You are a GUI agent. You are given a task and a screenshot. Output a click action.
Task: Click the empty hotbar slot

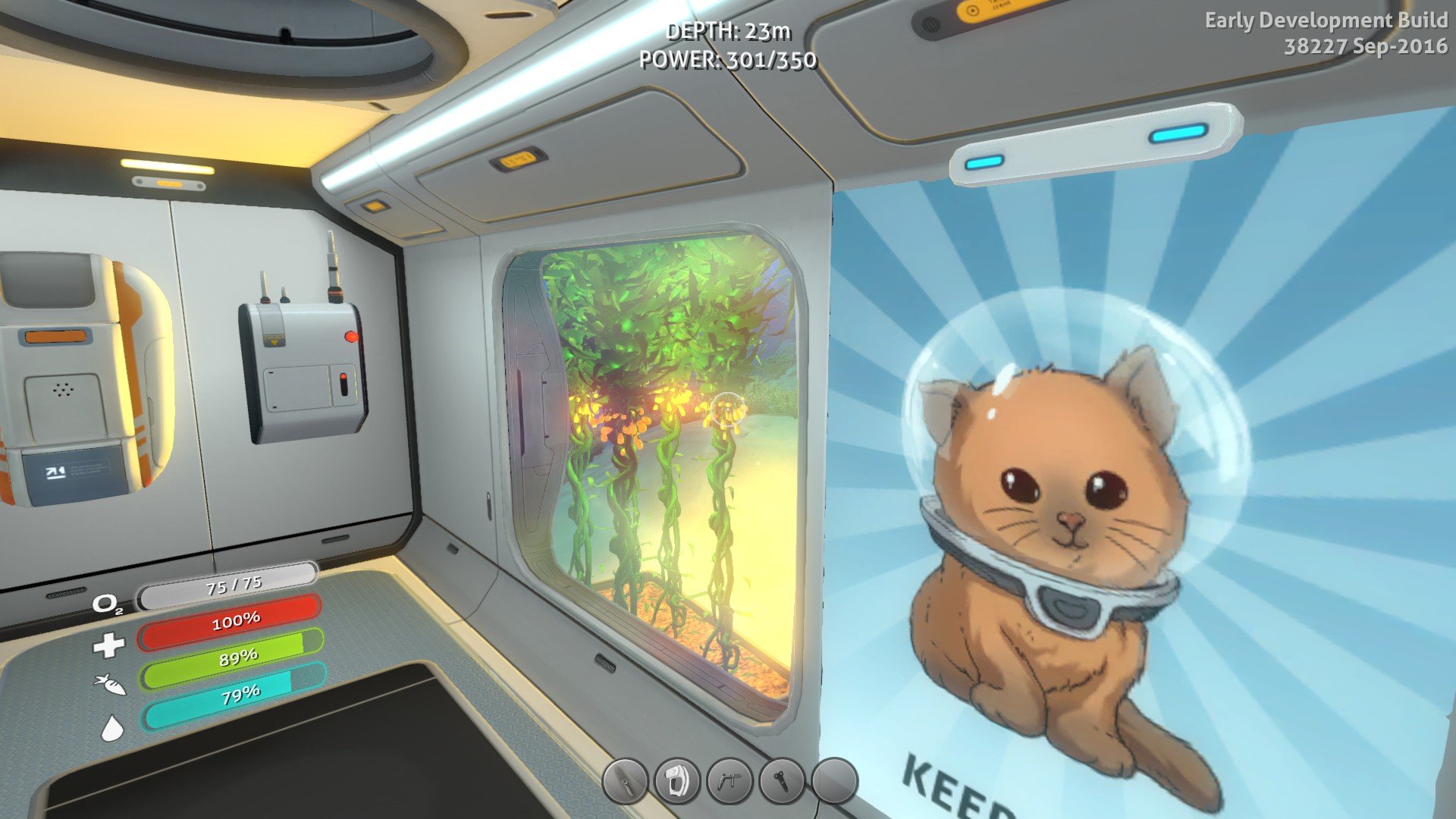click(x=834, y=780)
